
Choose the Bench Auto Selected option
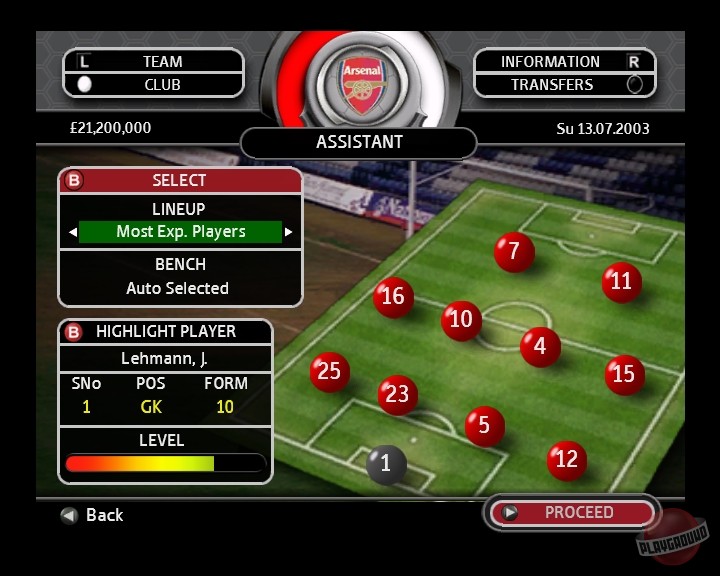[178, 288]
